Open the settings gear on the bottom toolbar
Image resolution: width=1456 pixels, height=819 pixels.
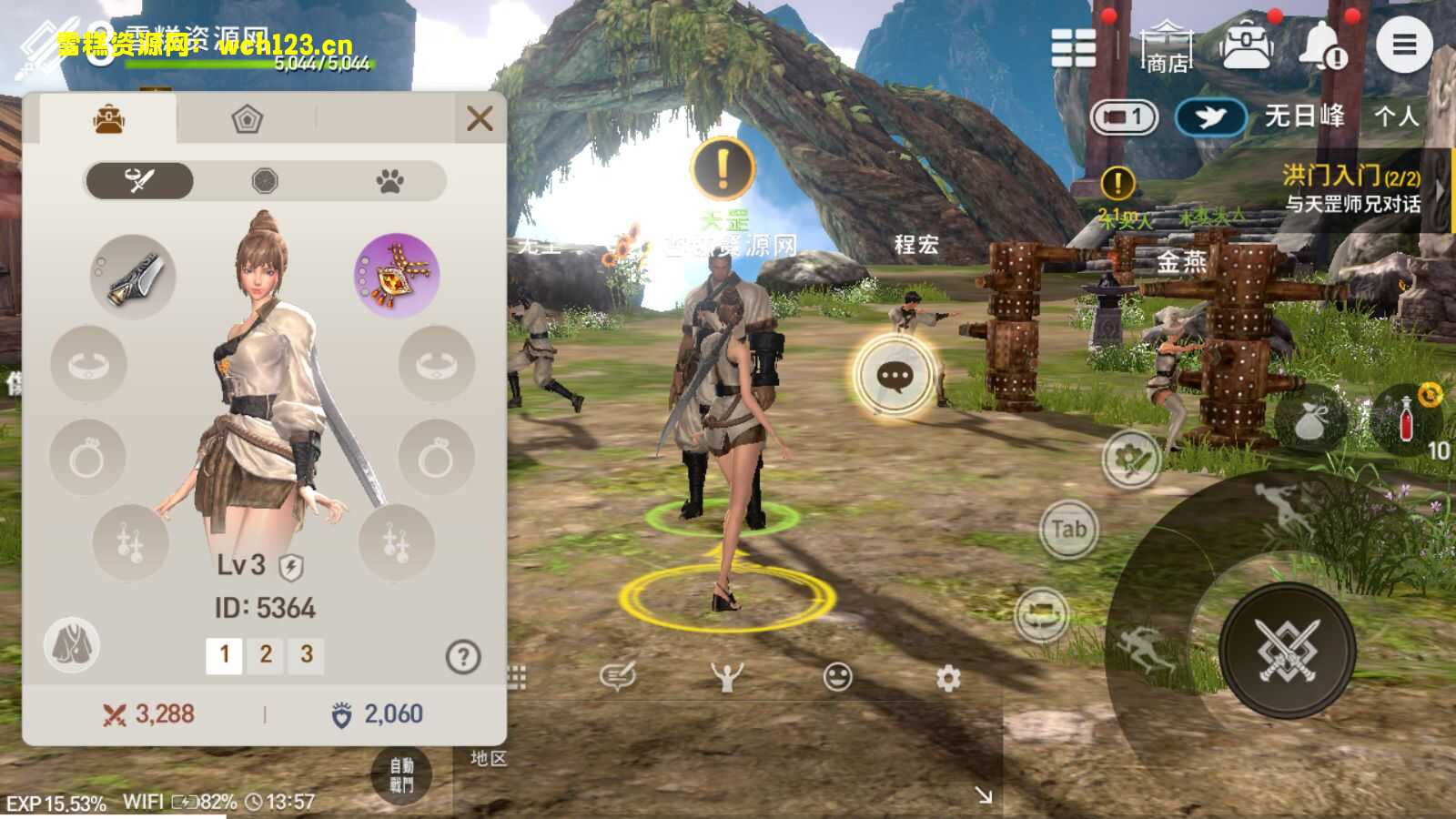click(x=946, y=675)
